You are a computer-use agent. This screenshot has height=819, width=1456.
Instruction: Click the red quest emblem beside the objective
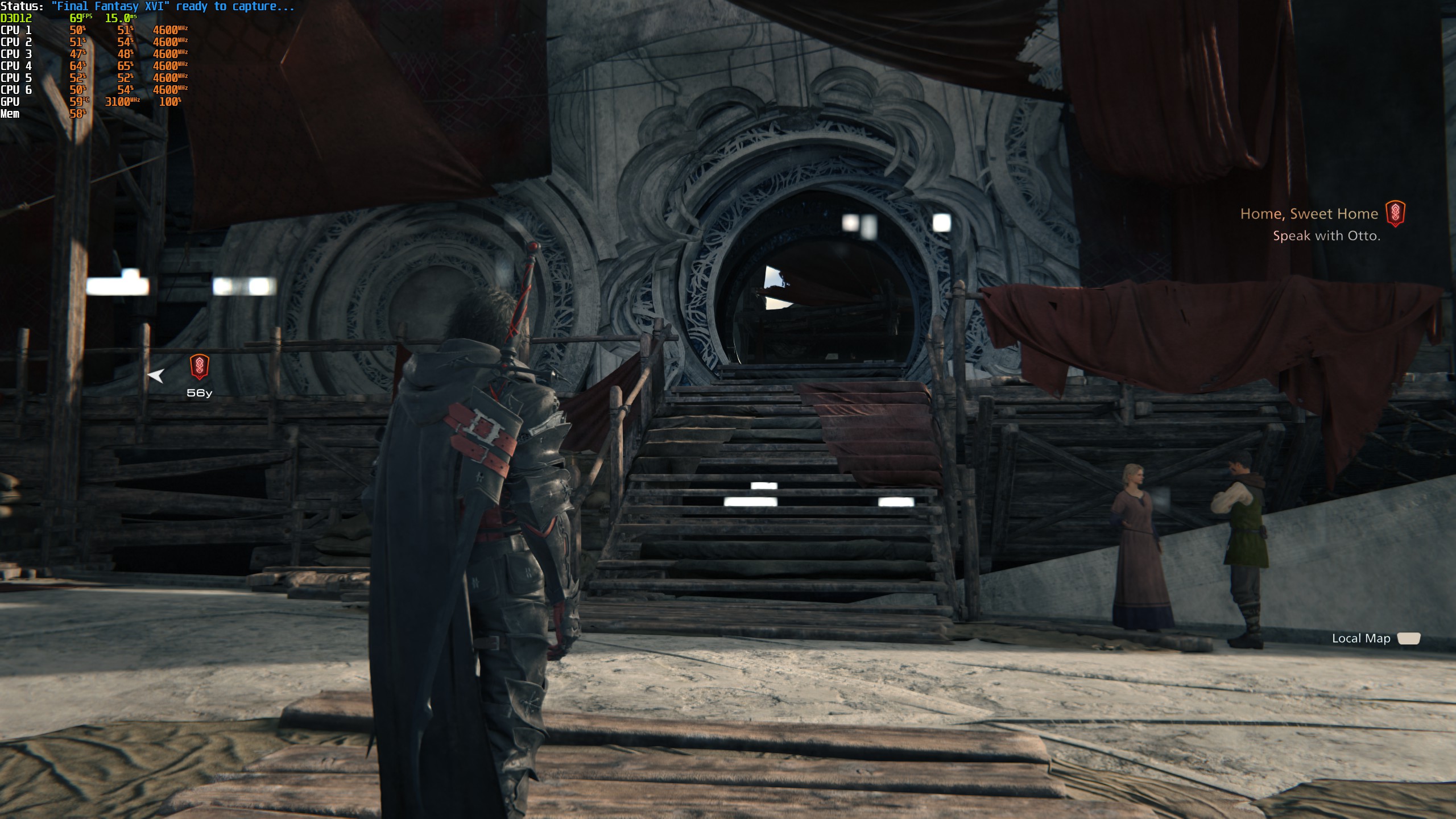coord(1395,213)
